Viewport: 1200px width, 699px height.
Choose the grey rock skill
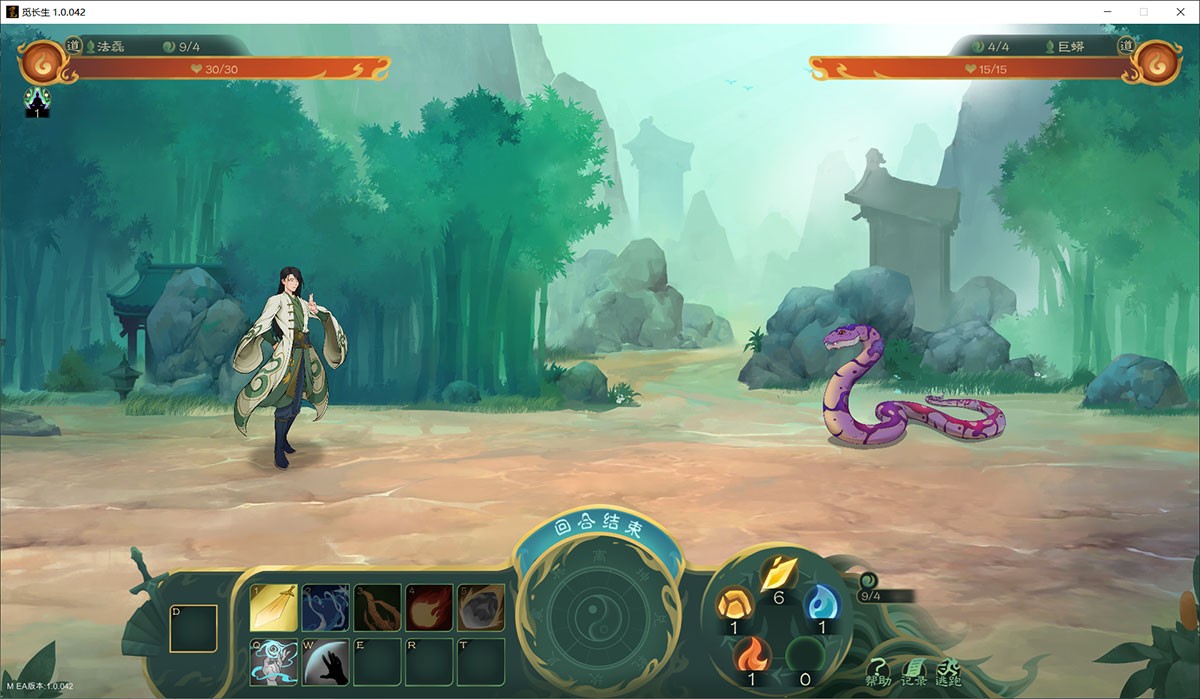(481, 608)
